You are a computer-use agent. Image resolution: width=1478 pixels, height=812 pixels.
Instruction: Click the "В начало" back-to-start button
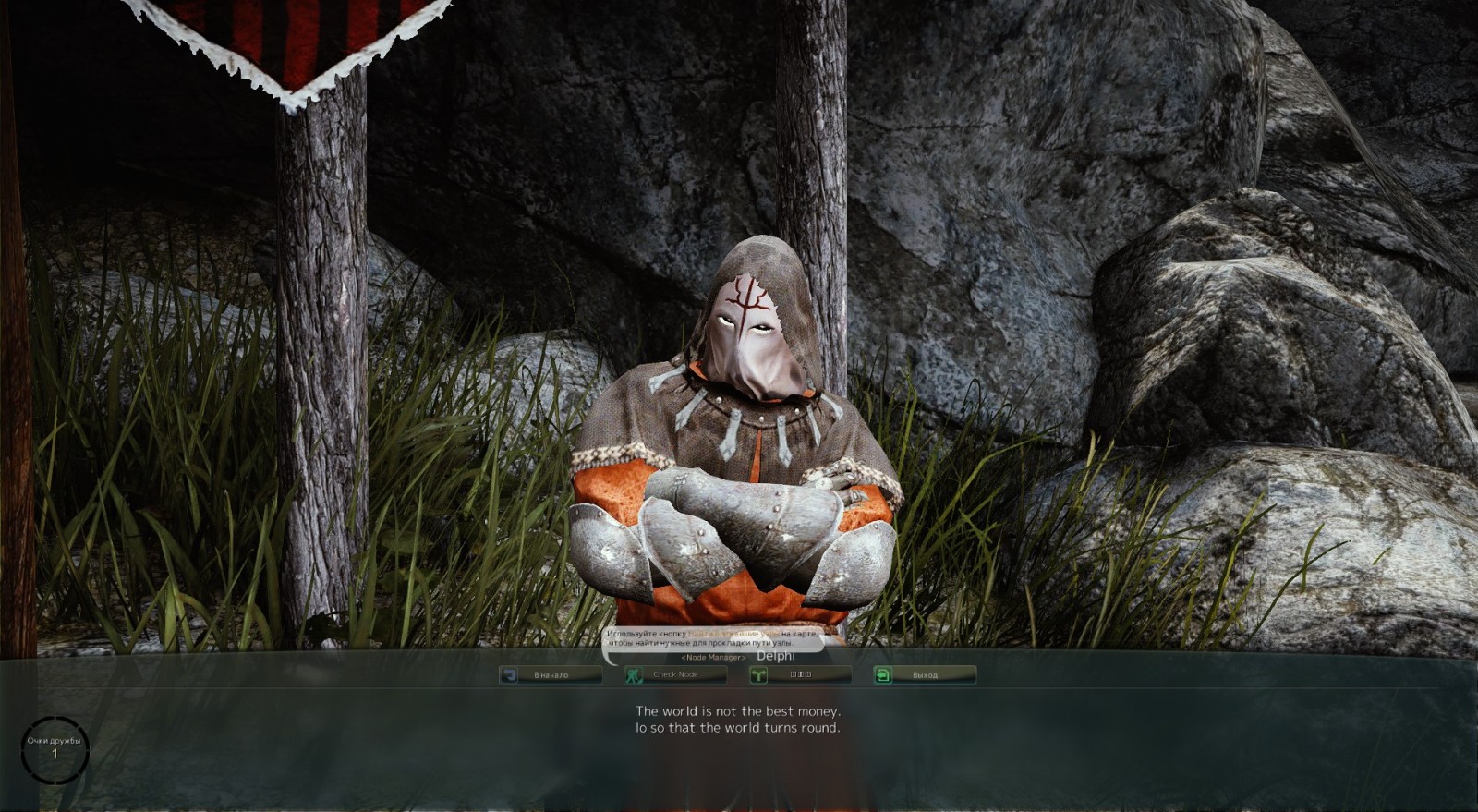(551, 675)
